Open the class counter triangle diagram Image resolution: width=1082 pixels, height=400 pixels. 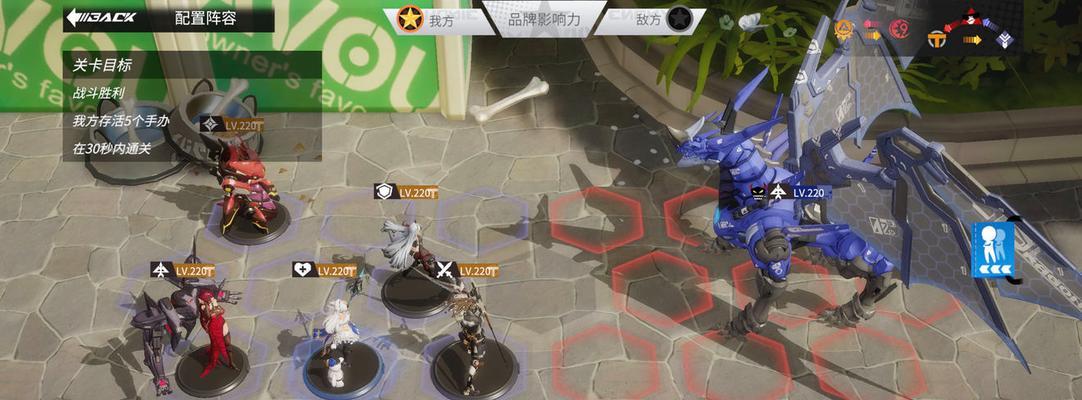(970, 30)
